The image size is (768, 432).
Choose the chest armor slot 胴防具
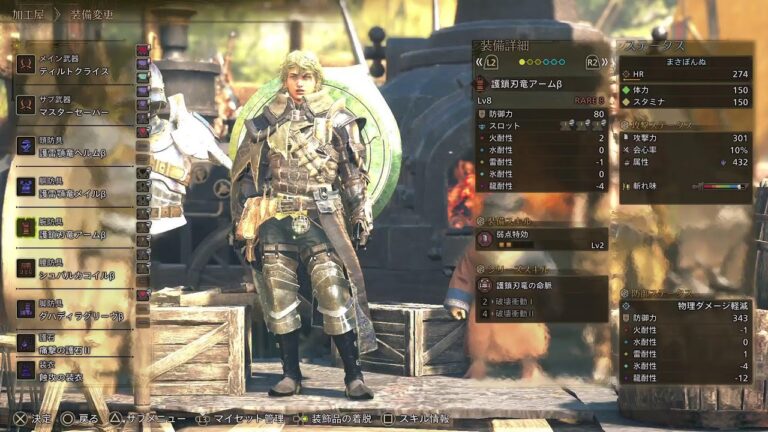[75, 187]
